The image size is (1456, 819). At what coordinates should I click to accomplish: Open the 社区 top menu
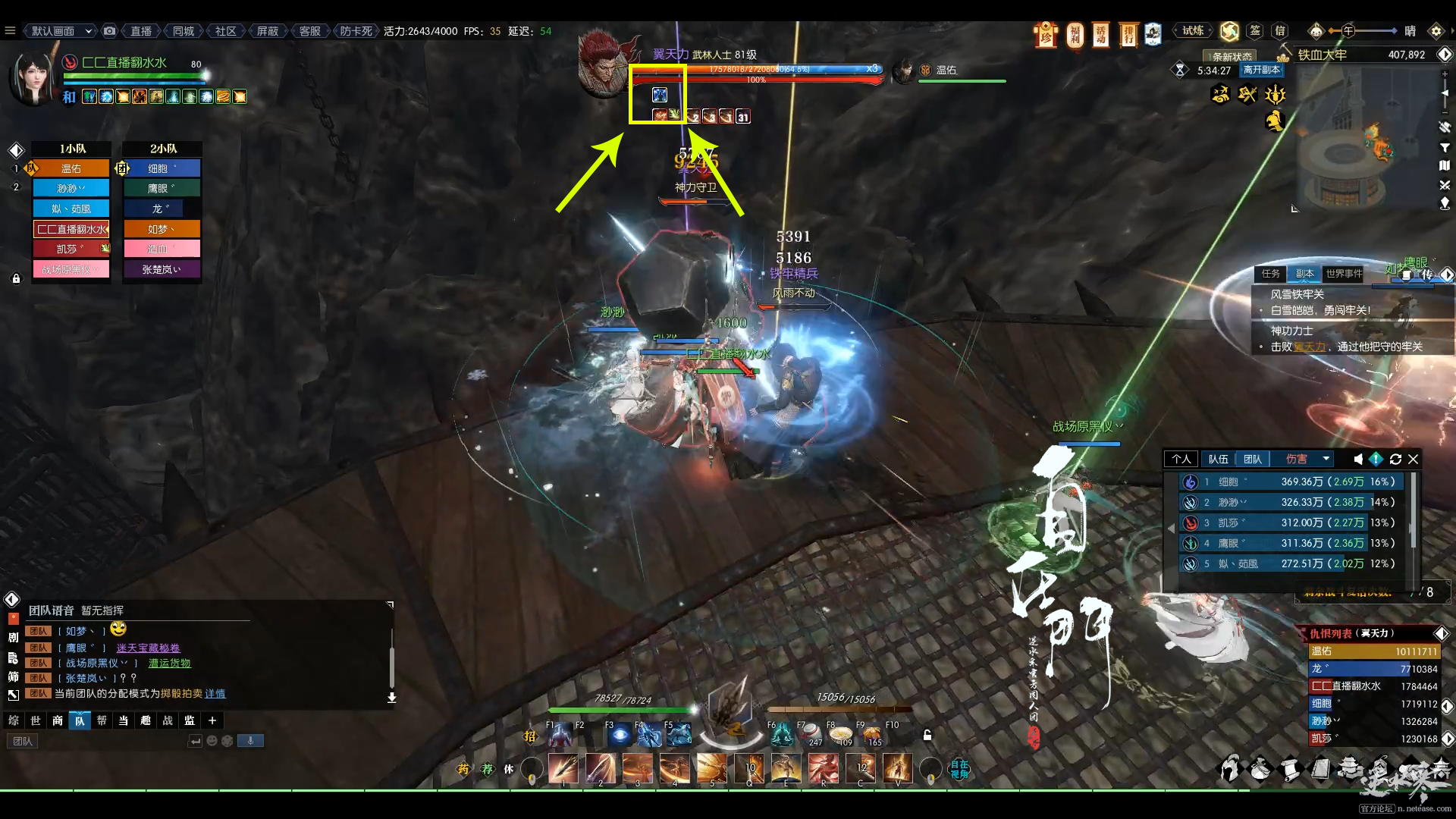[x=226, y=31]
